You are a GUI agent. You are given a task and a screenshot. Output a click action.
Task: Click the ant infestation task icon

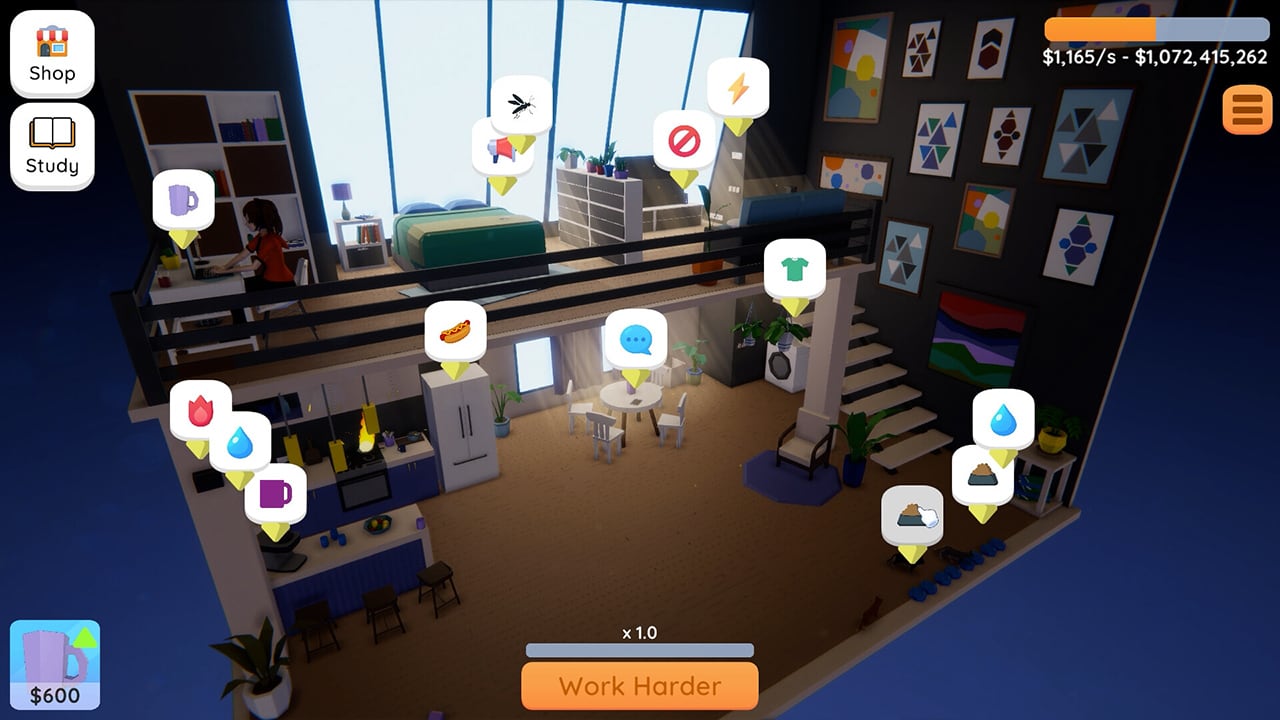pos(522,103)
